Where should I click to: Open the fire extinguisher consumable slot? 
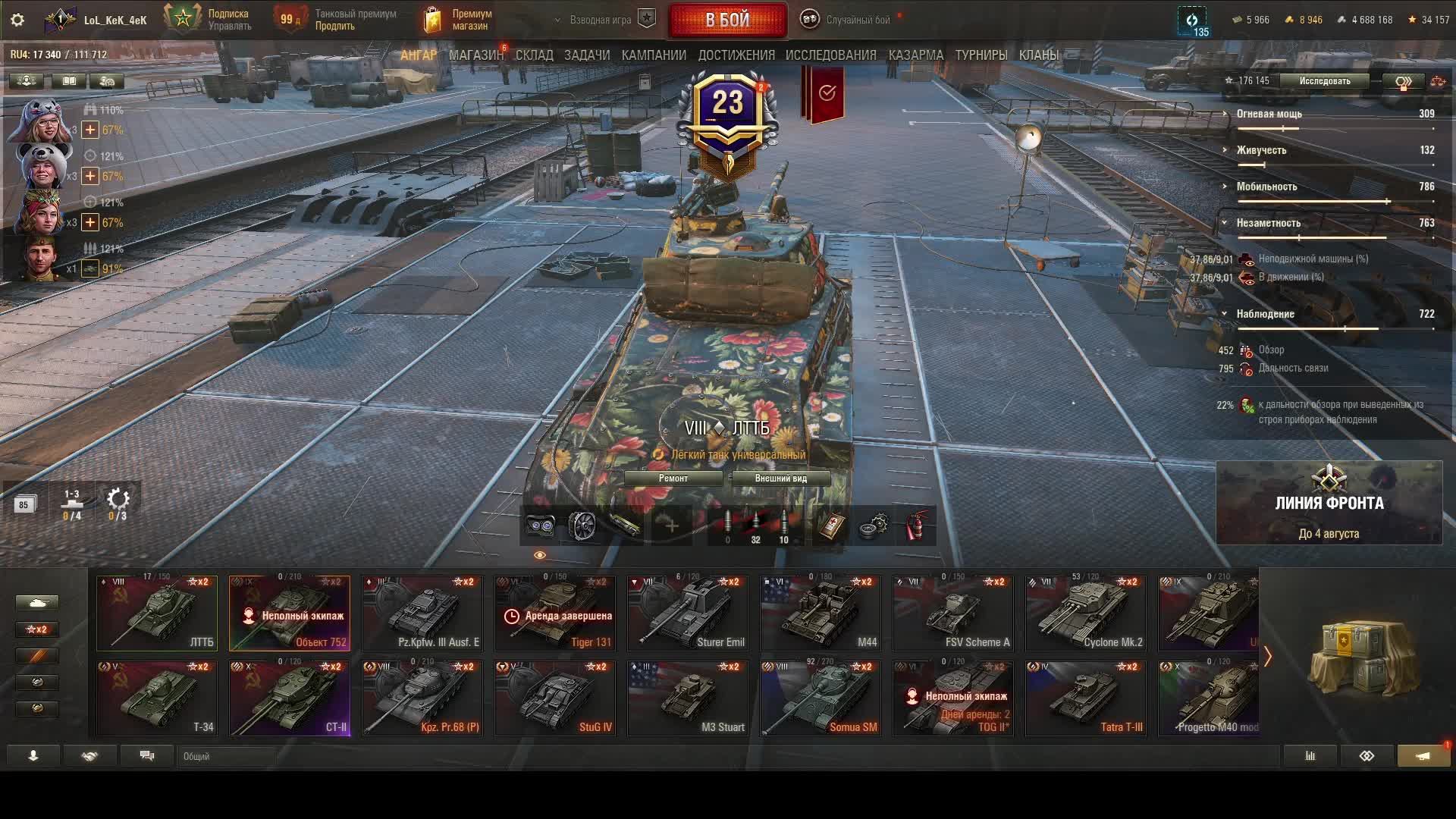click(916, 526)
